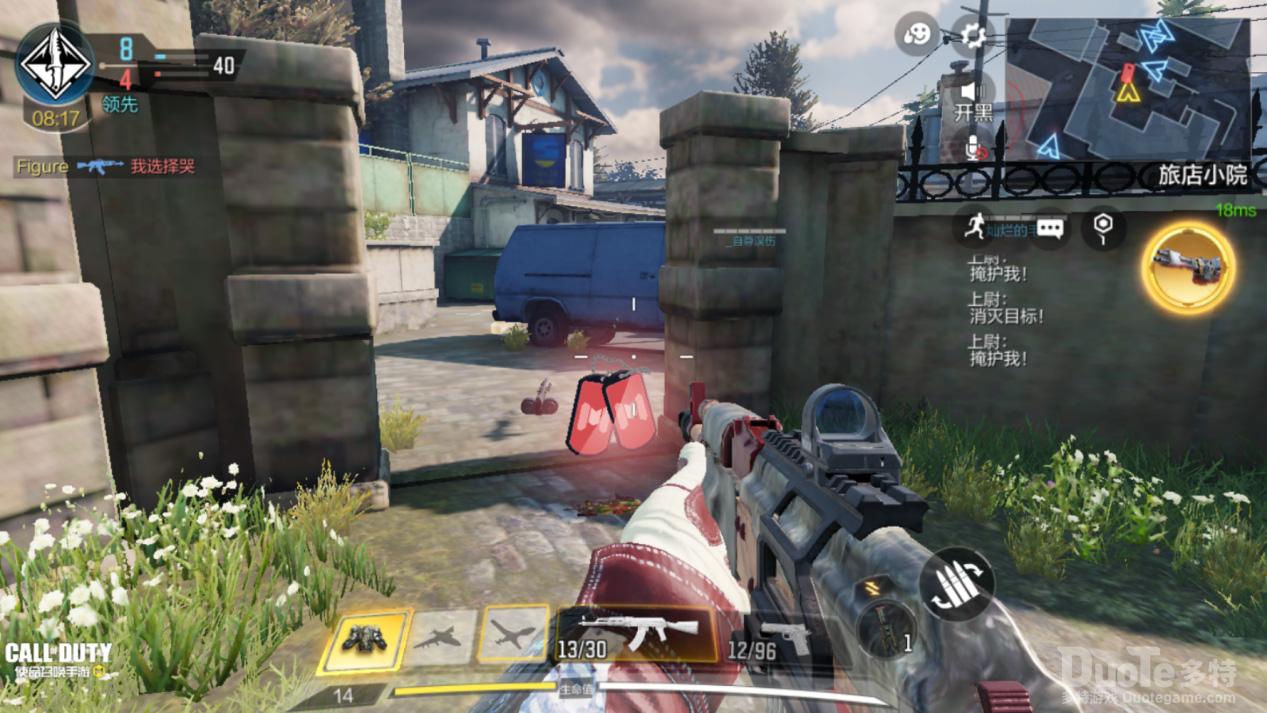Open the quick chat speech bubble
The width and height of the screenshot is (1267, 713).
coord(1049,228)
